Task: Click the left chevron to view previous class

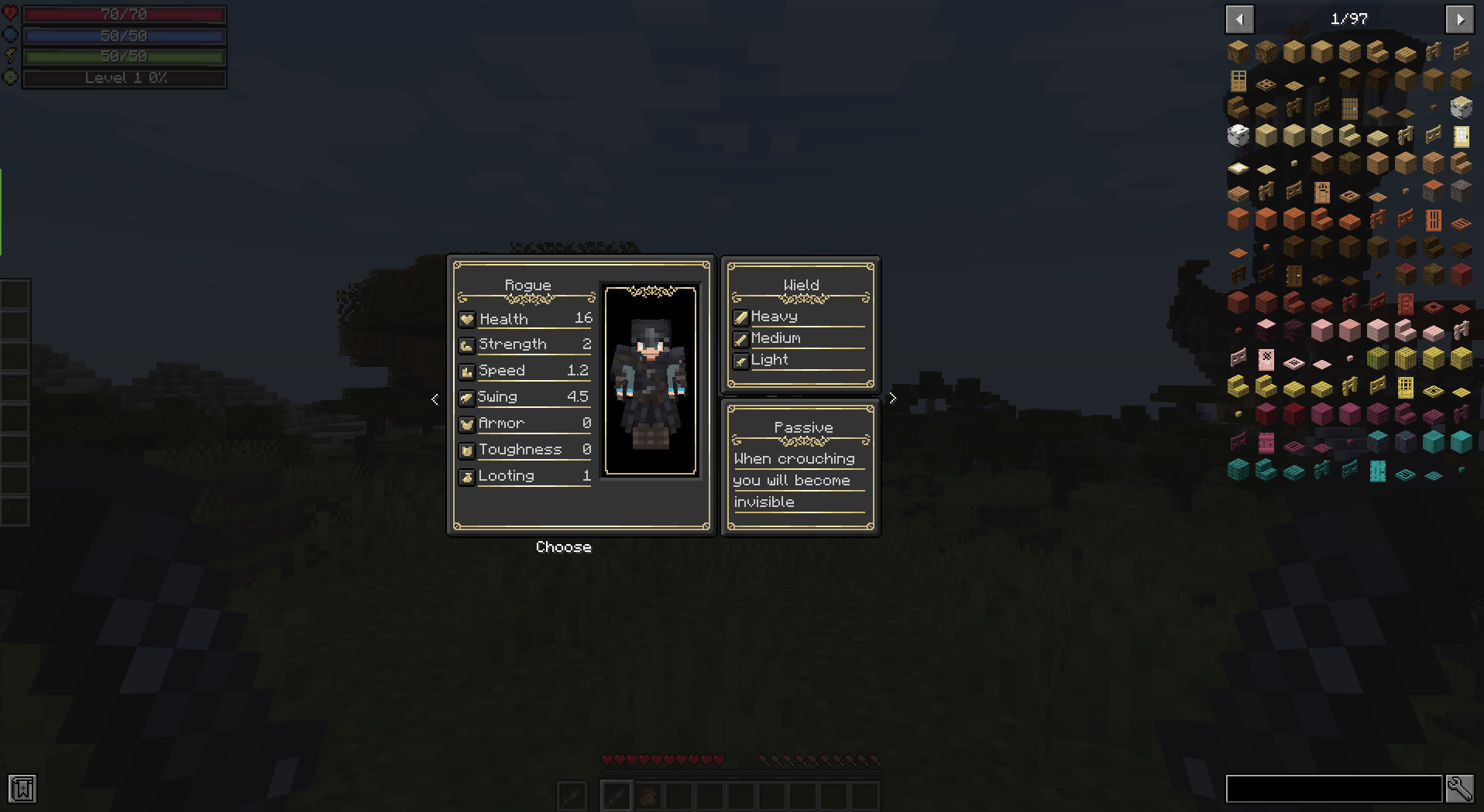Action: (x=435, y=399)
